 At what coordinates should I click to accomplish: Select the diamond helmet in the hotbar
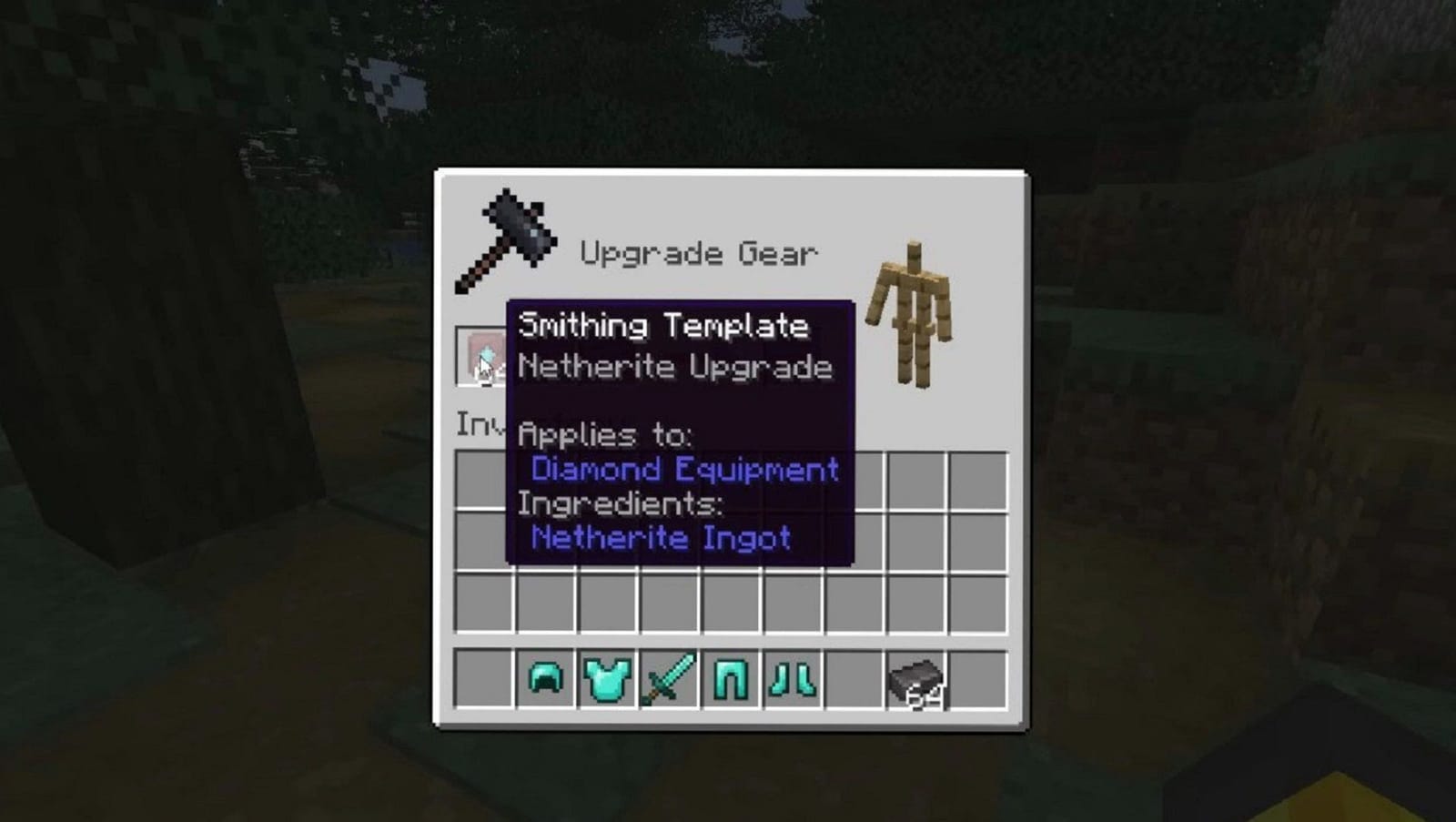(x=543, y=677)
